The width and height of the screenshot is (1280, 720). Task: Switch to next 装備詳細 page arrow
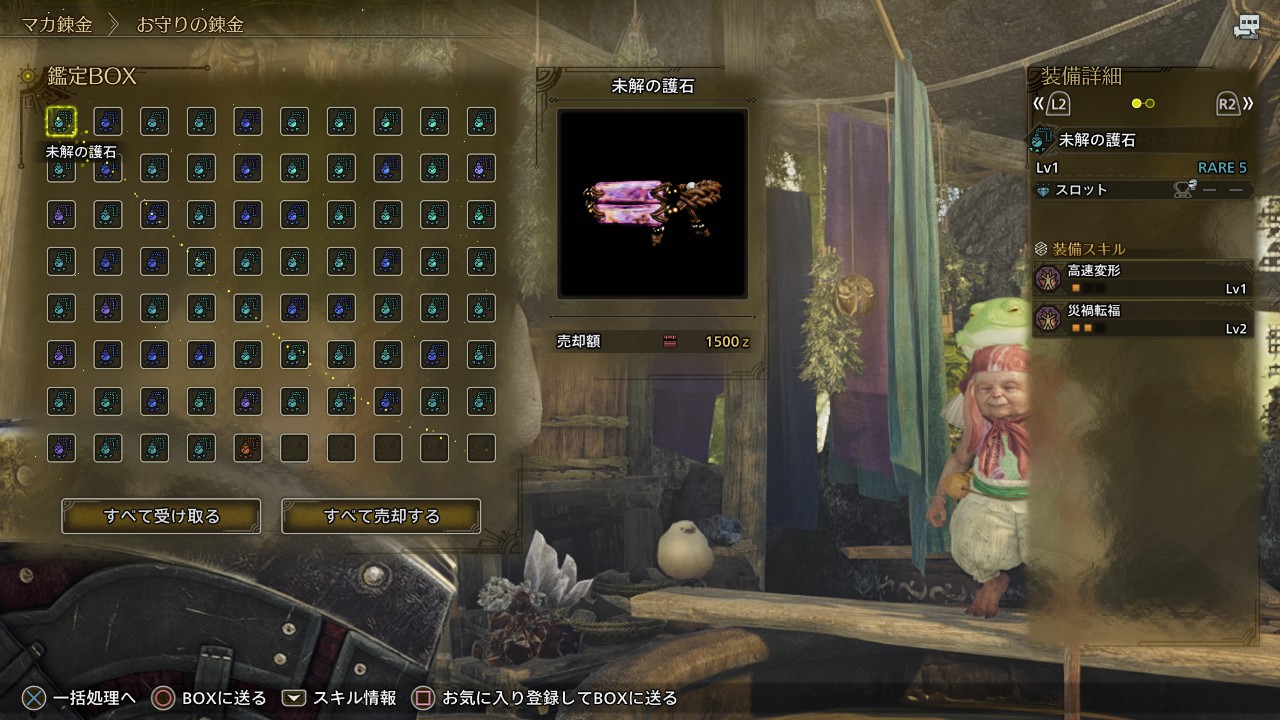pos(1234,103)
